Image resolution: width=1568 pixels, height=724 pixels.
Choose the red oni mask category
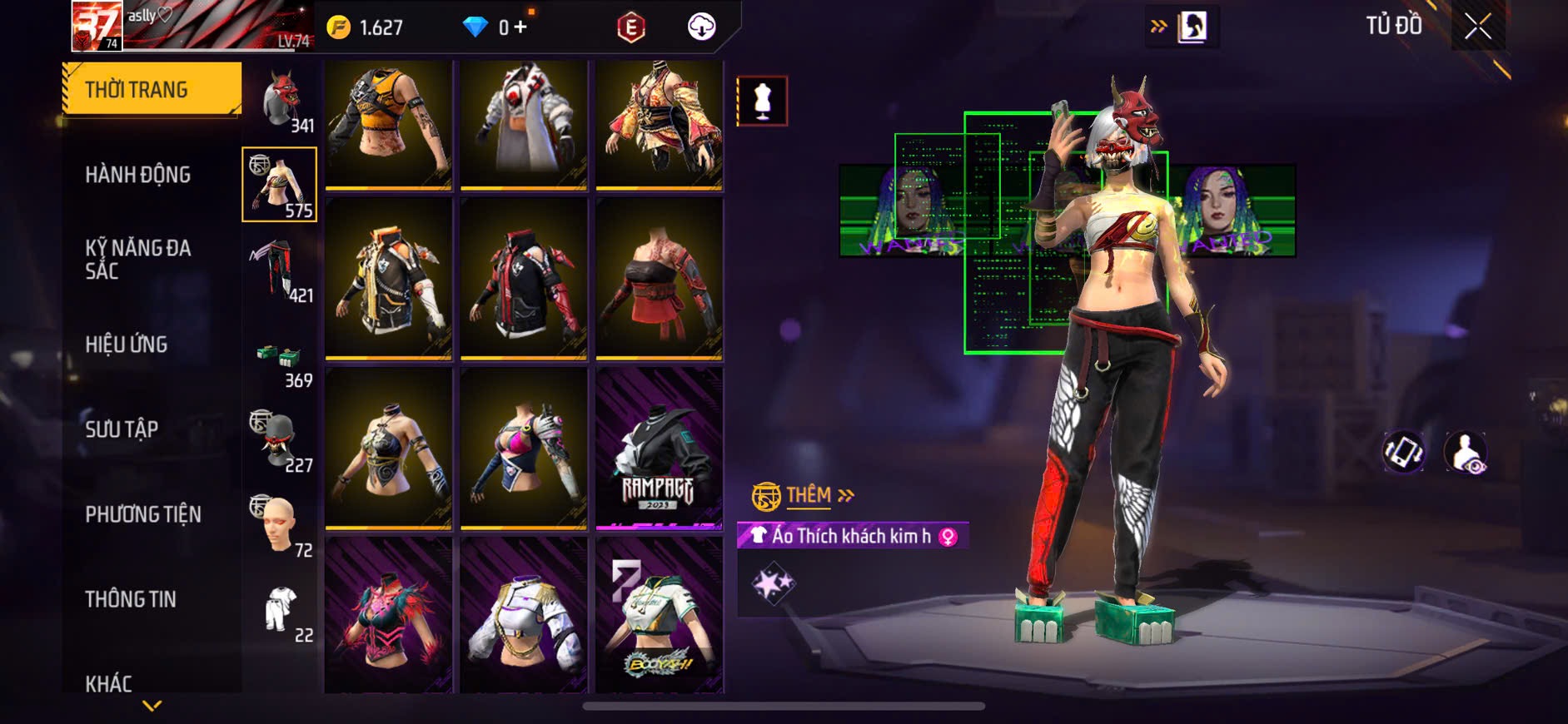281,100
